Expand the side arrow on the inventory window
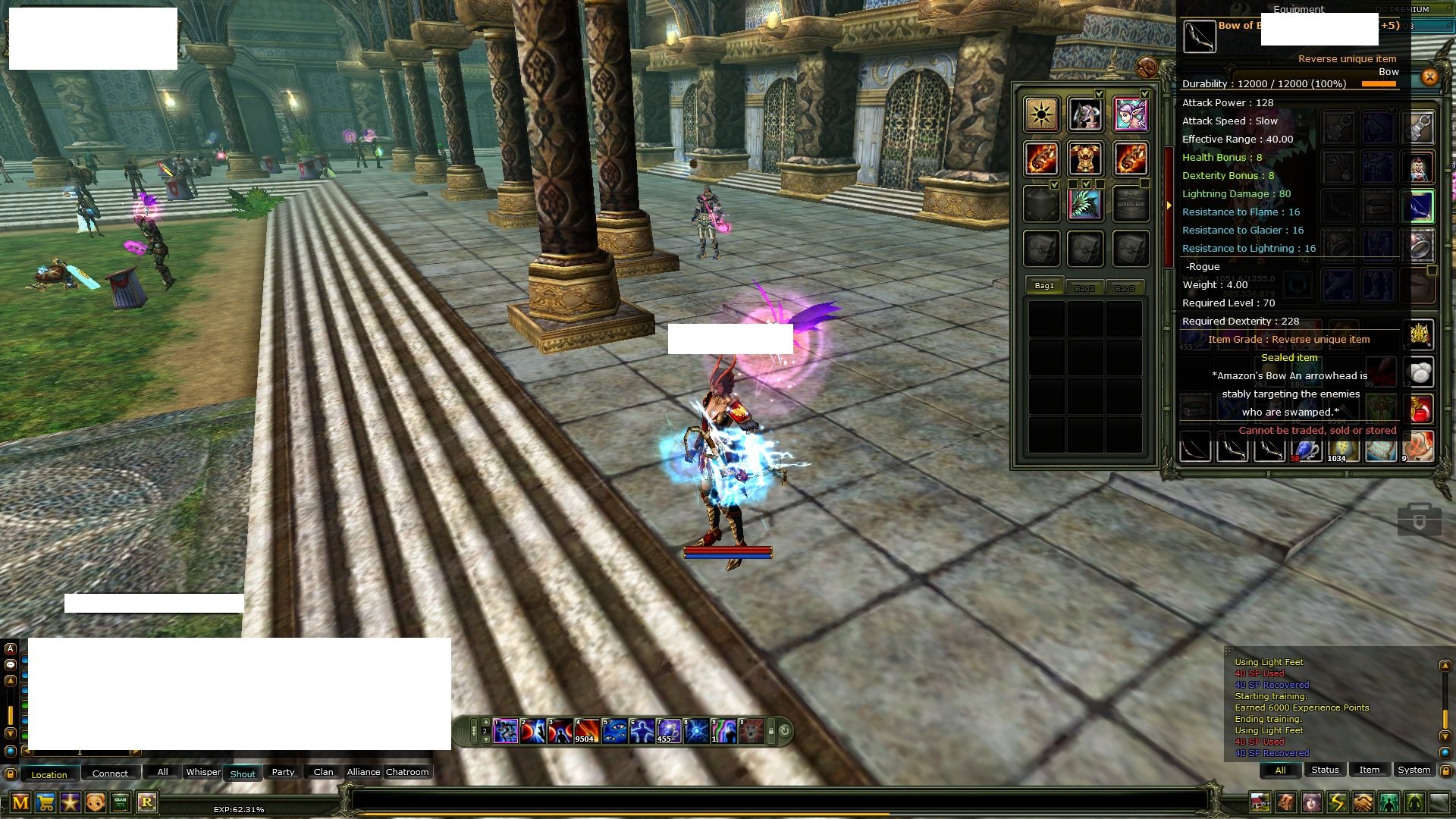Viewport: 1456px width, 819px height. [1168, 205]
